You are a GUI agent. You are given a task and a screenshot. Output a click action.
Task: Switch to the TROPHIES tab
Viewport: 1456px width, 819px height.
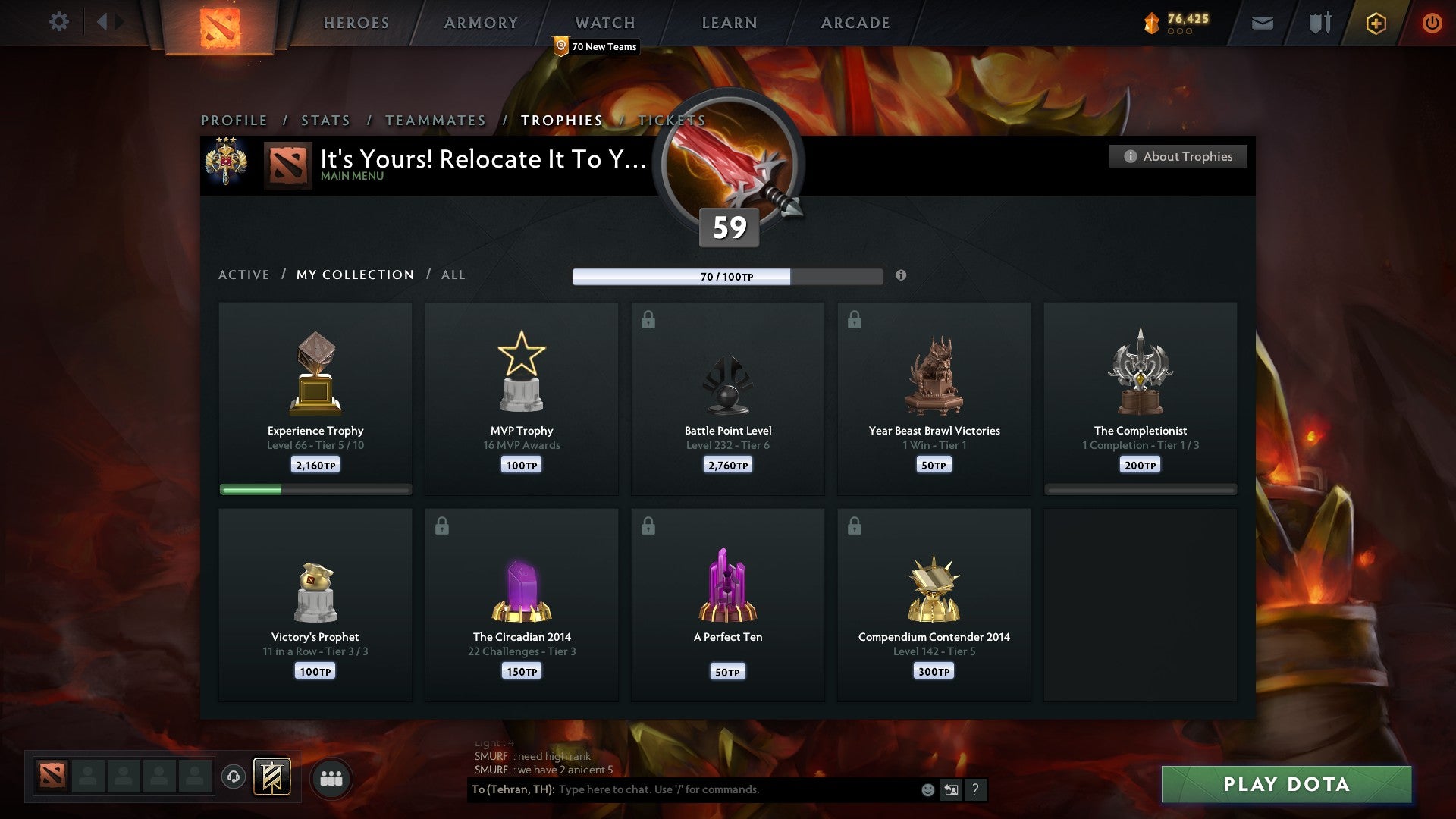point(561,120)
